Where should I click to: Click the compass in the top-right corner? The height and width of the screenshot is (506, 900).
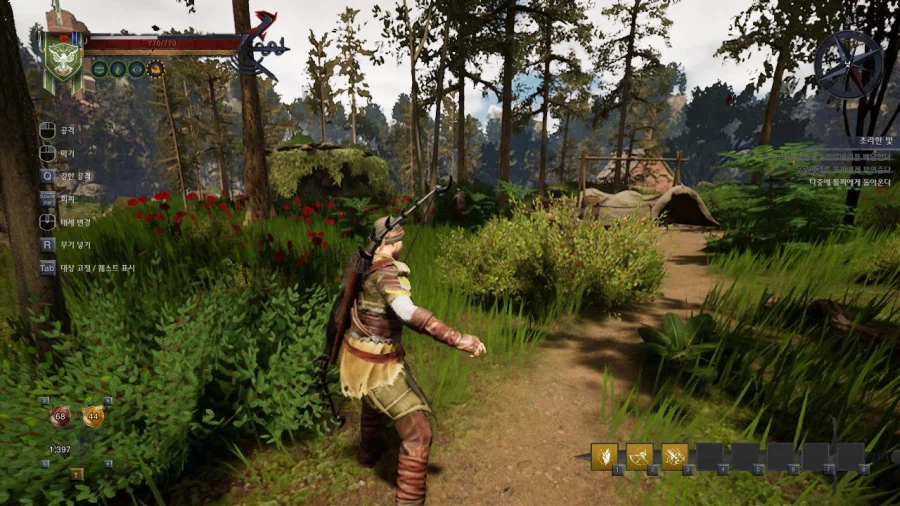[x=847, y=64]
